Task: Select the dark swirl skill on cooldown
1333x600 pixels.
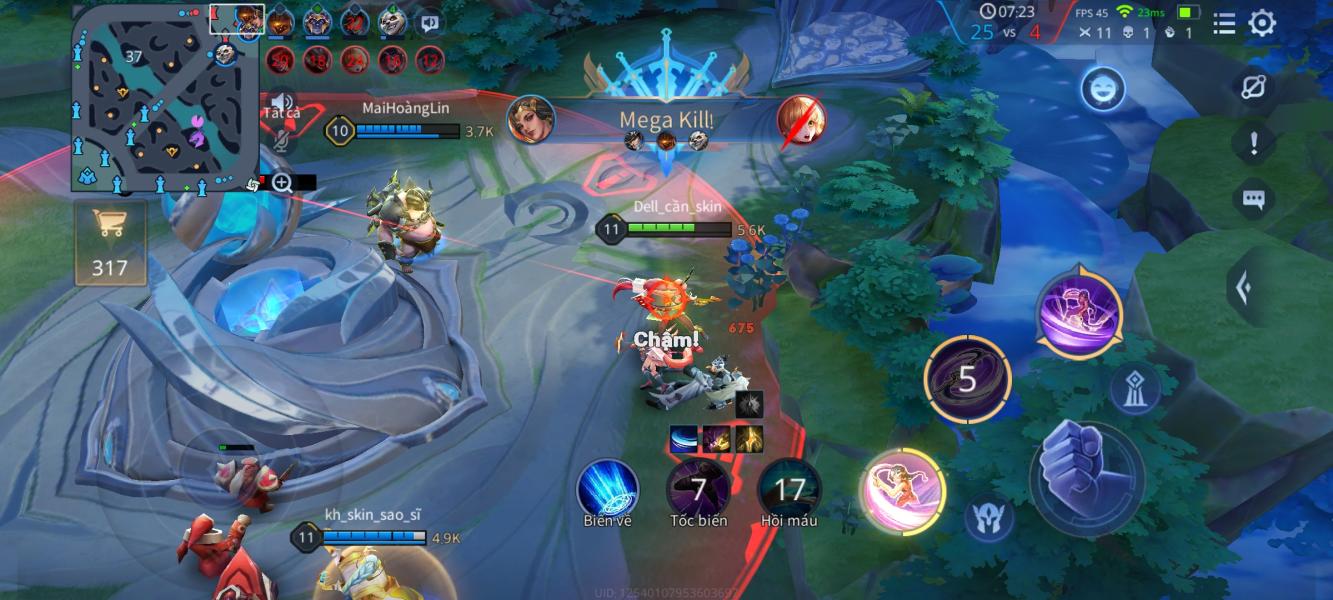Action: [x=966, y=379]
